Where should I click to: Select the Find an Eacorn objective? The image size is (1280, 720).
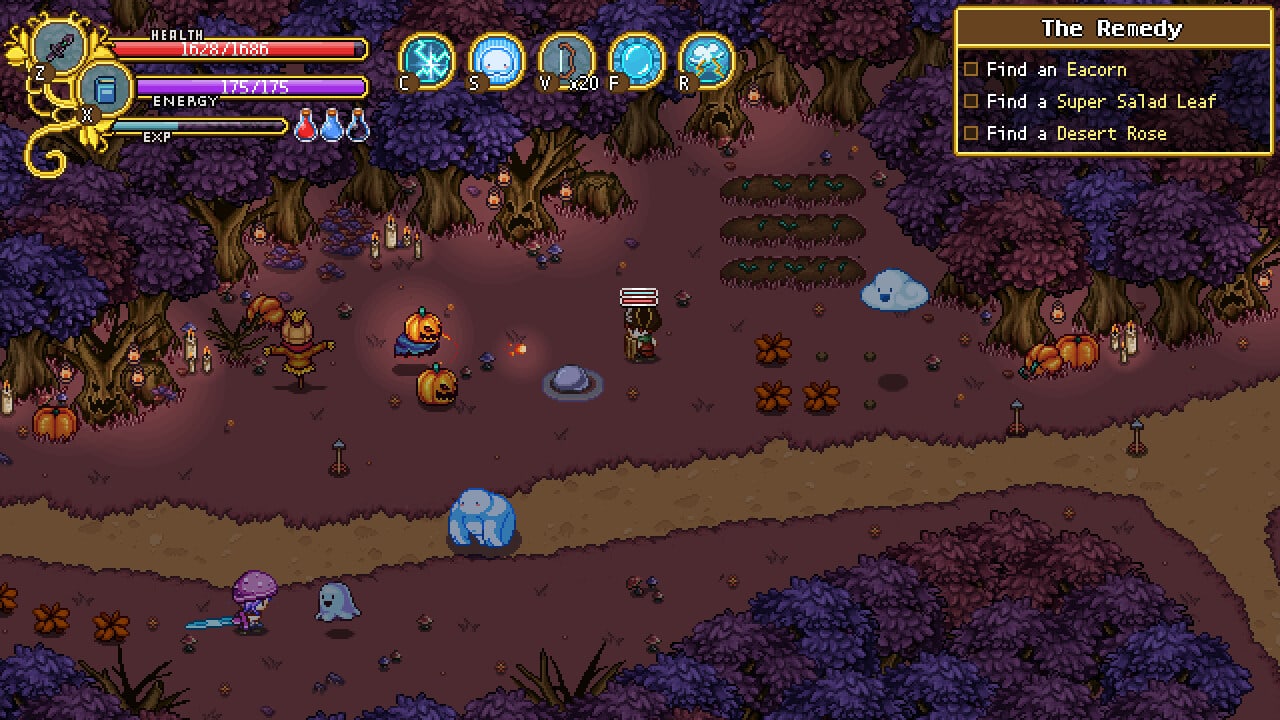point(1055,70)
